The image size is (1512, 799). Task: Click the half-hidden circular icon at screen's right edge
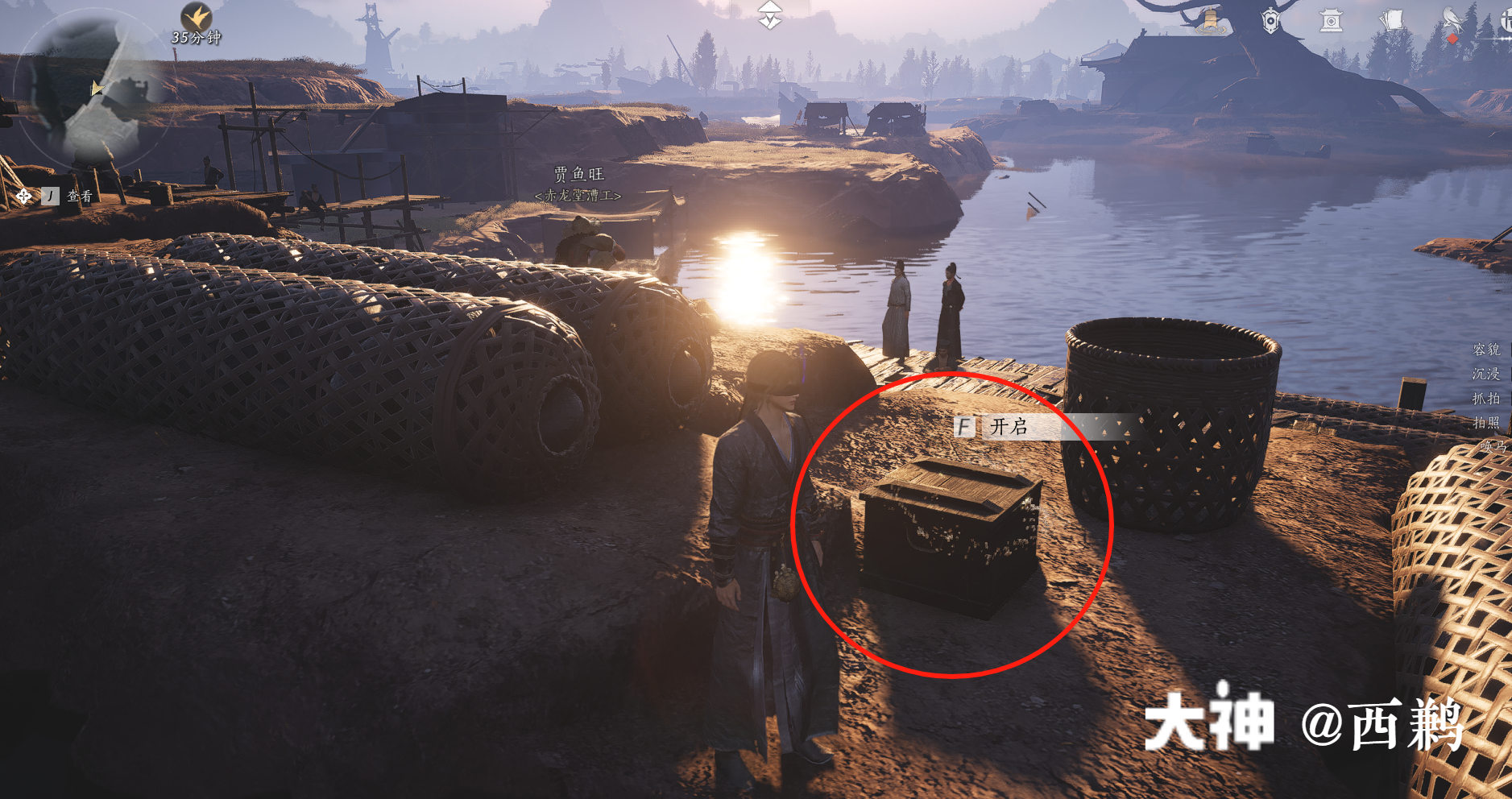(x=1509, y=20)
